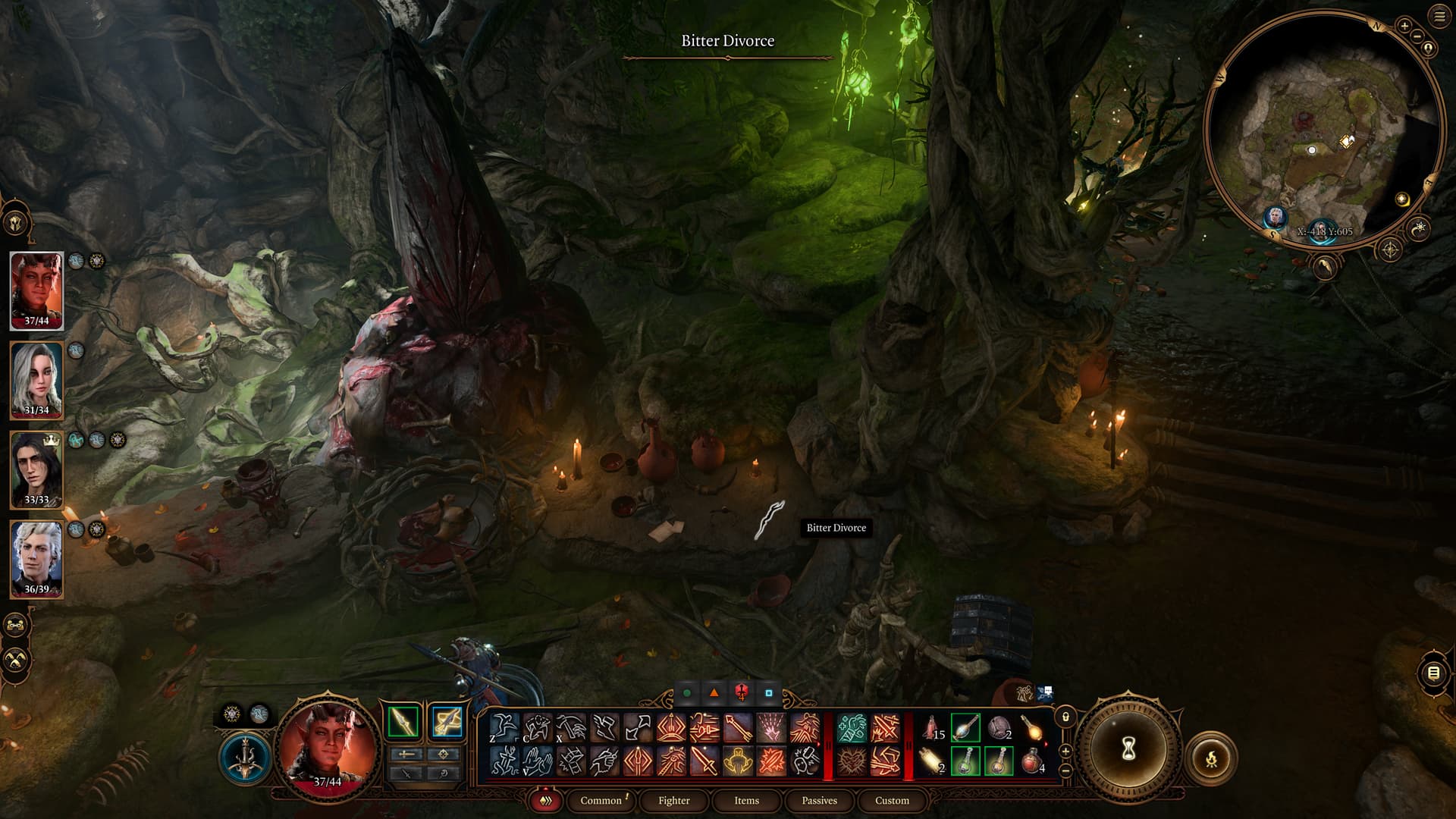Screen dimensions: 1456x819
Task: Open the quest journal button at right edge
Action: tap(1433, 673)
